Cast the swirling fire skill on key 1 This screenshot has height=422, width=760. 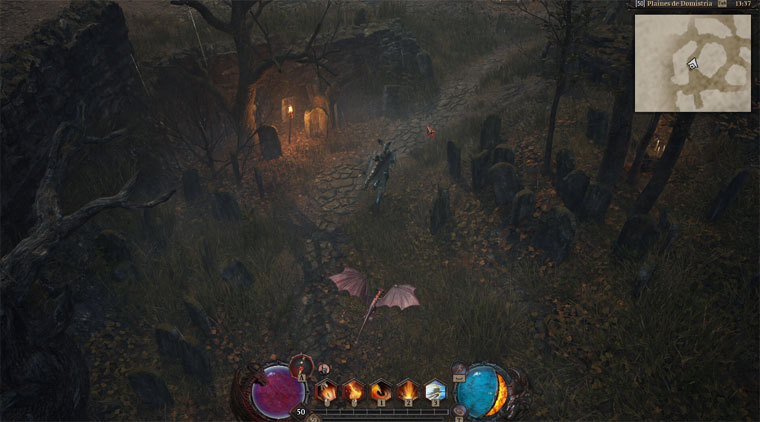click(x=380, y=391)
